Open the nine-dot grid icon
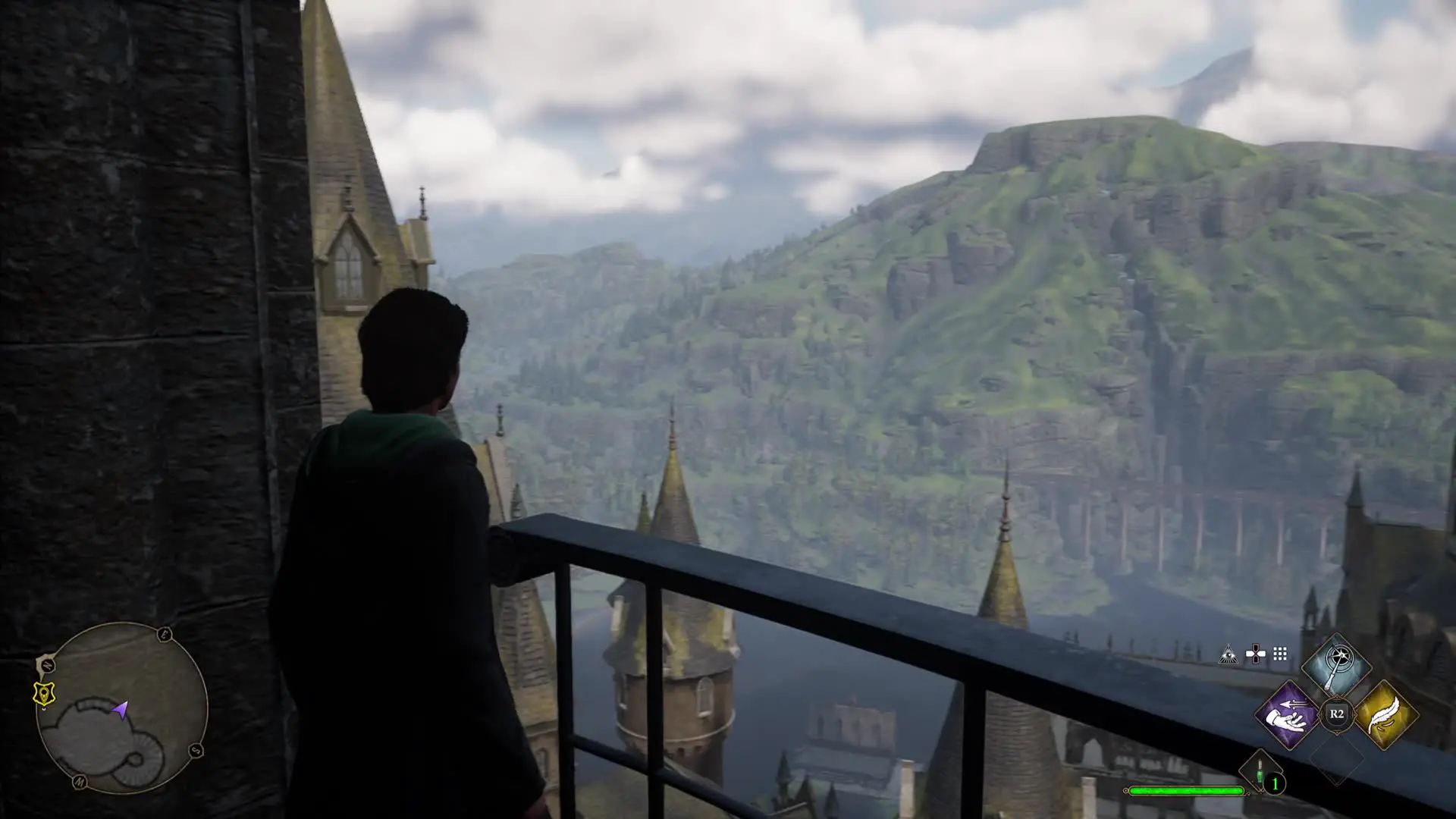1456x819 pixels. click(x=1280, y=654)
